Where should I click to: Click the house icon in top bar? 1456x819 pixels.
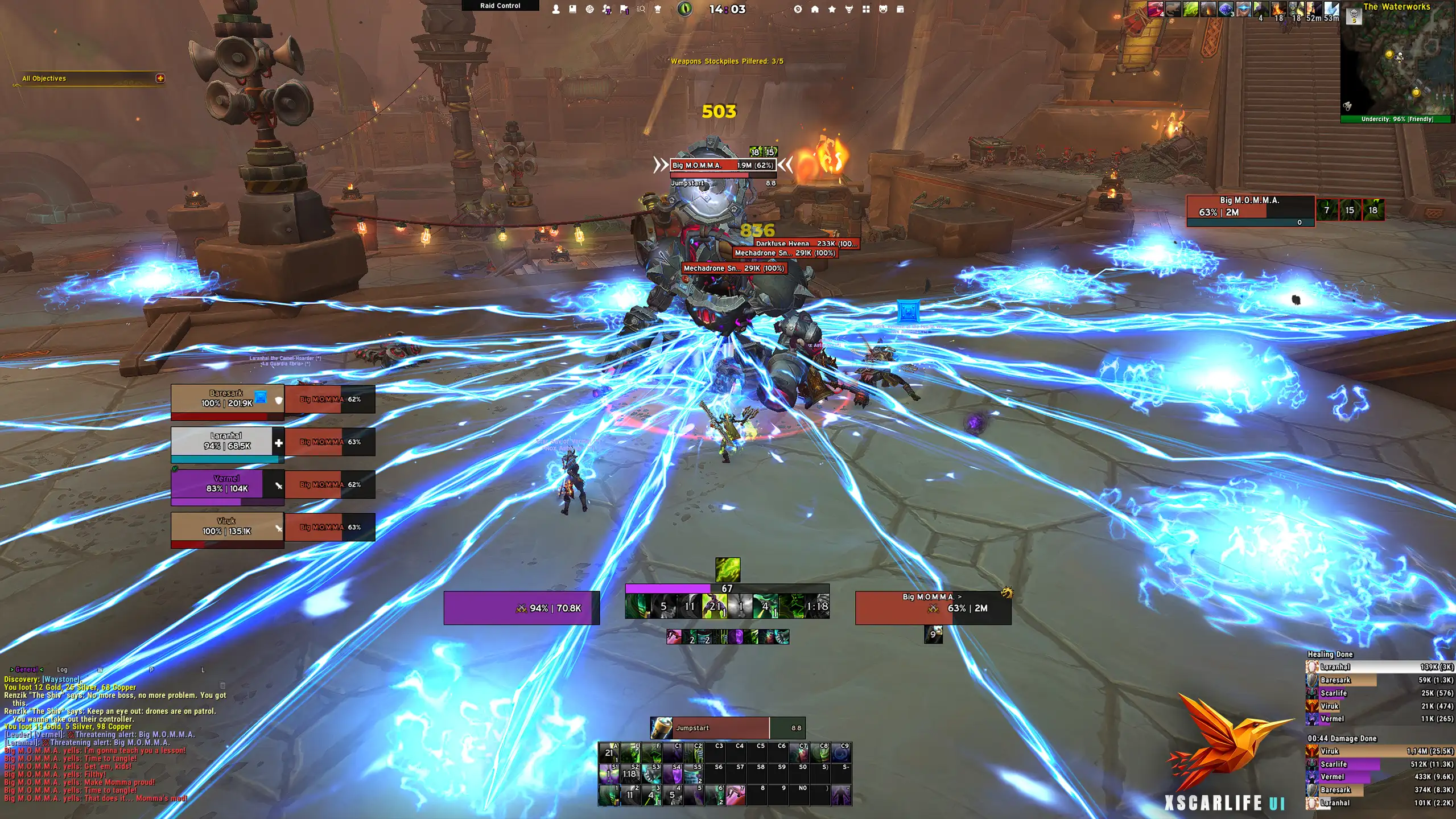[x=815, y=9]
